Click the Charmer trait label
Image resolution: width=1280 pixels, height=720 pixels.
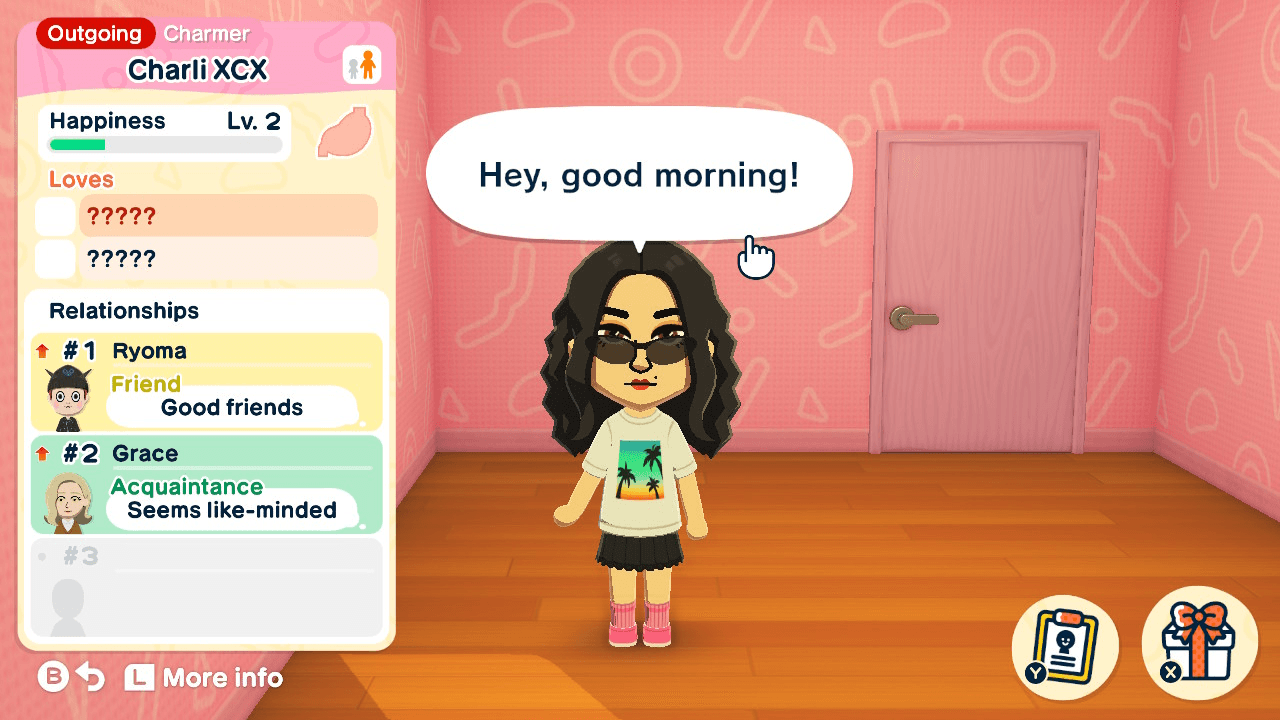point(205,33)
